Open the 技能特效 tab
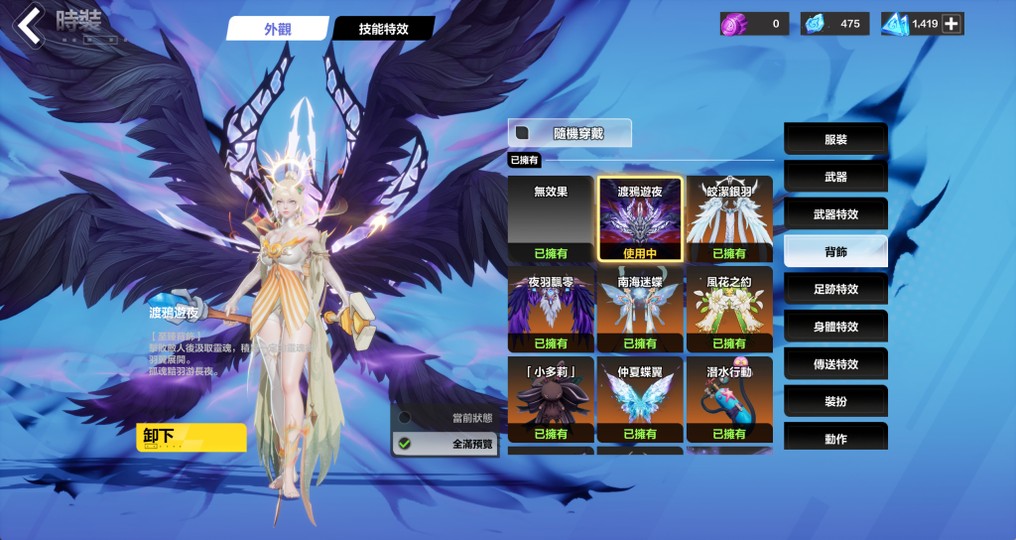1016x540 pixels. [x=384, y=29]
